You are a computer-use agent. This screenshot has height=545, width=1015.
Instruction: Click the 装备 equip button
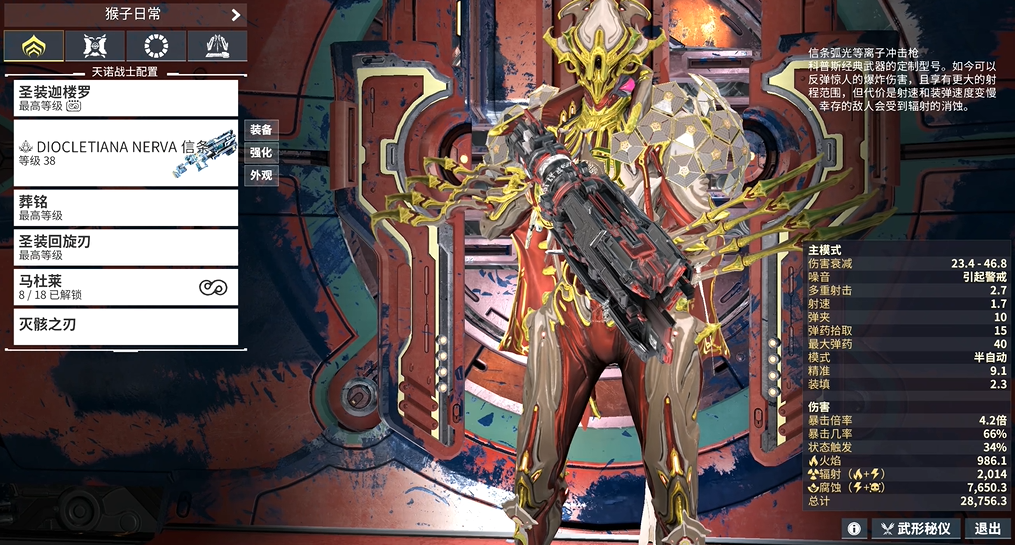tap(261, 130)
